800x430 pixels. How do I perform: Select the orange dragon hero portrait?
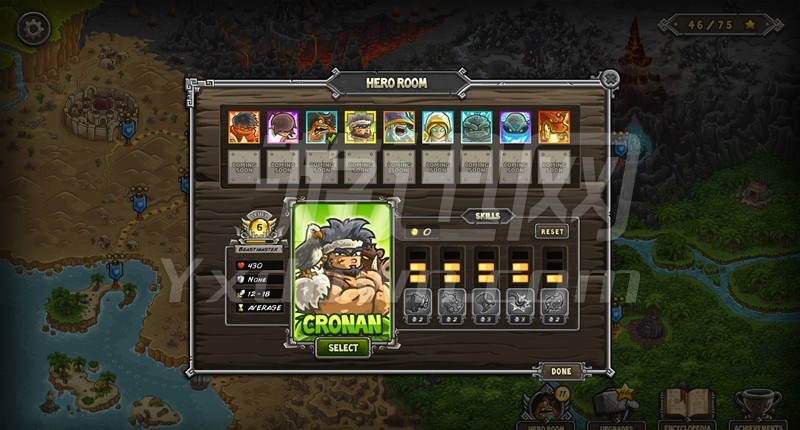click(554, 127)
